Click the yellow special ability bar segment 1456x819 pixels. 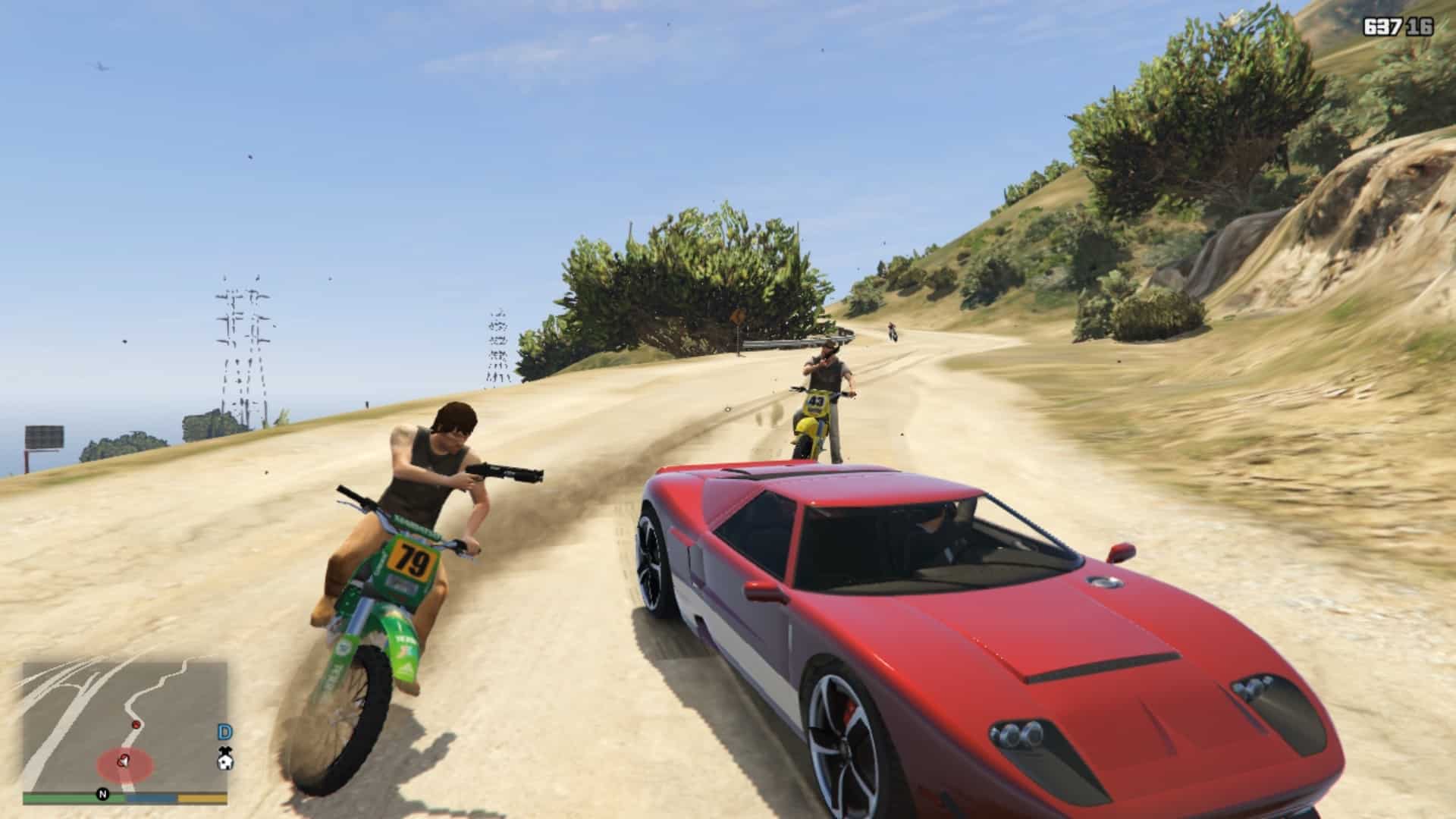click(x=201, y=798)
